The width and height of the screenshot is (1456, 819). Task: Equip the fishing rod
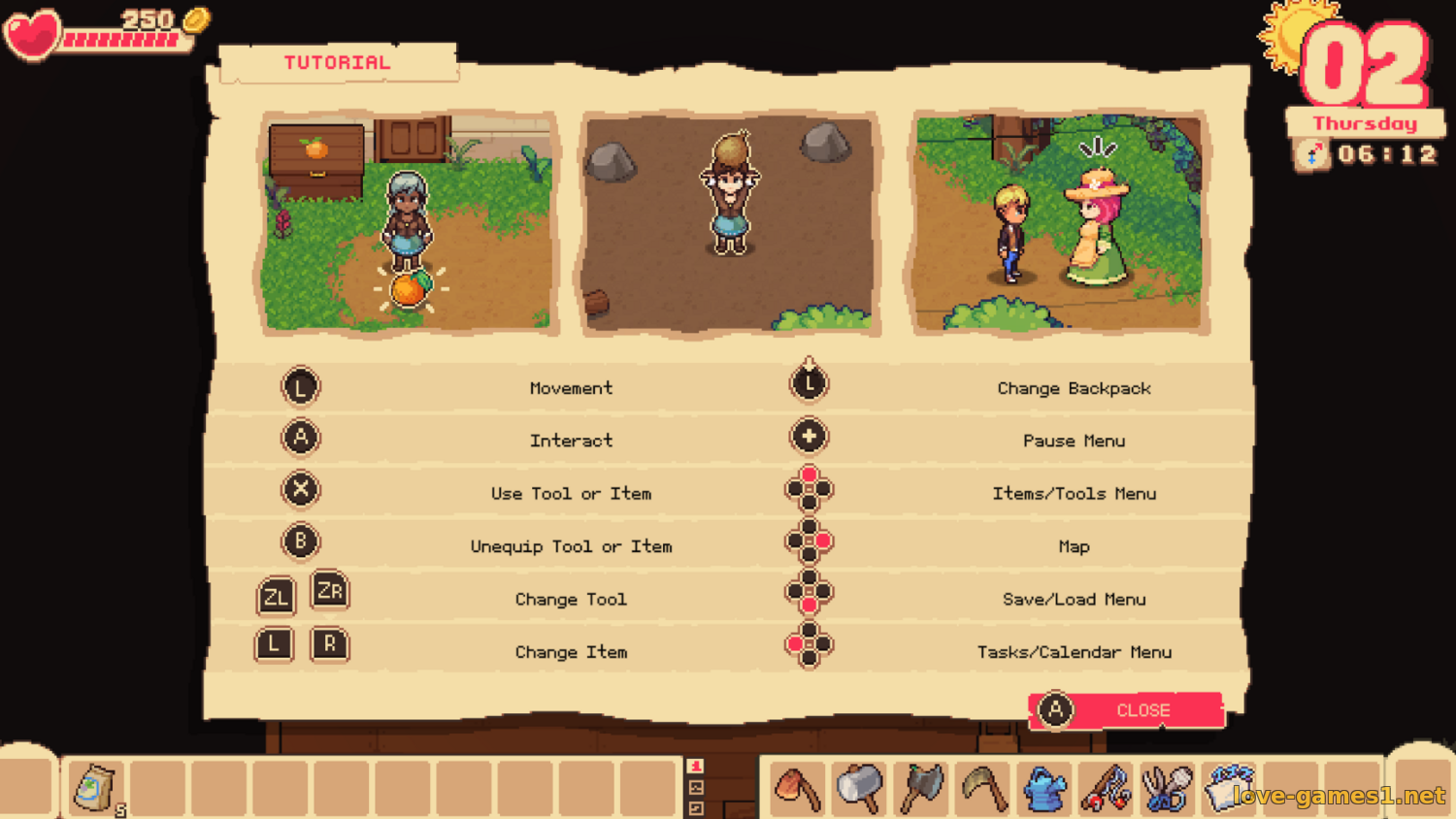pos(1106,788)
